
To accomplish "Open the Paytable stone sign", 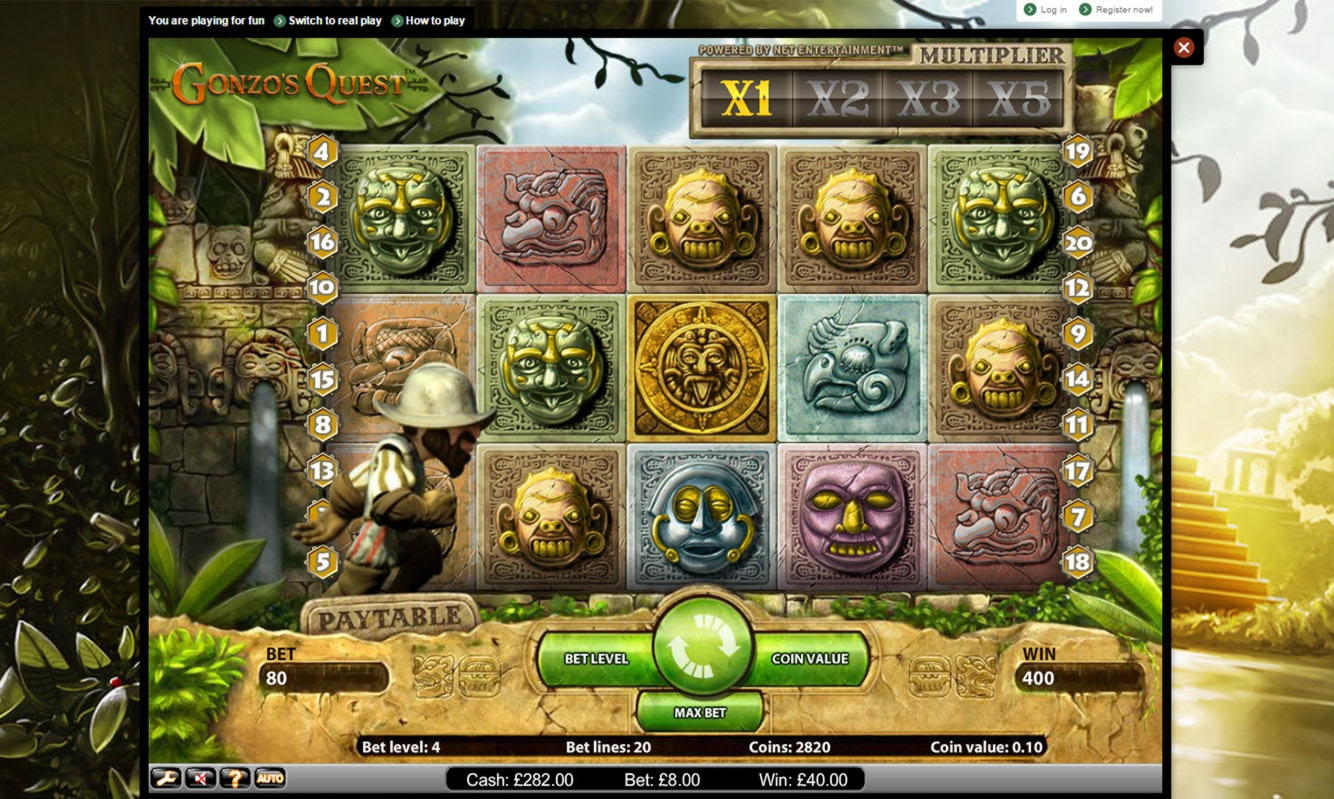I will coord(390,619).
